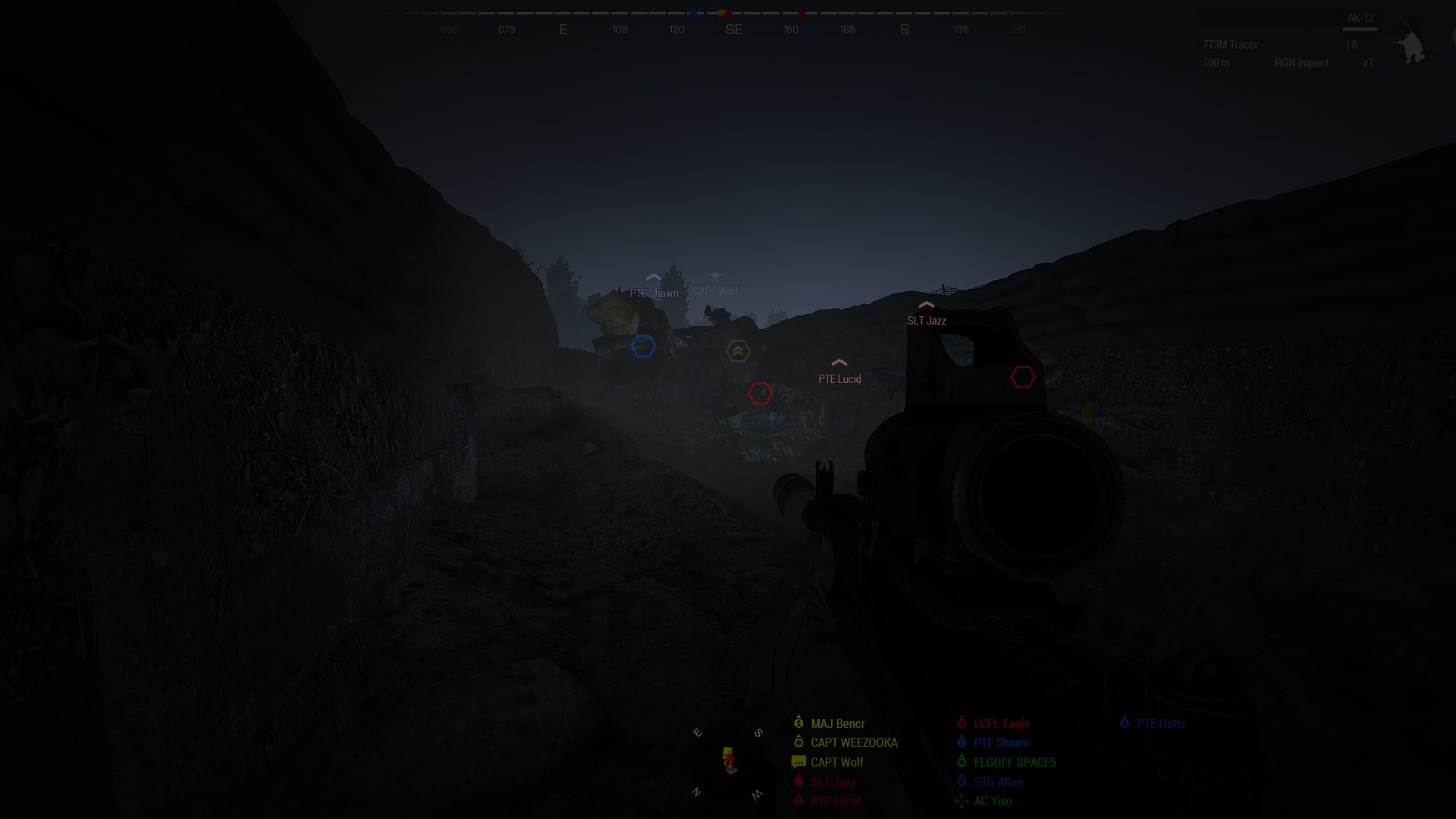Click LCPL Eagle's red role icon
Viewport: 1456px width, 819px height.
962,723
